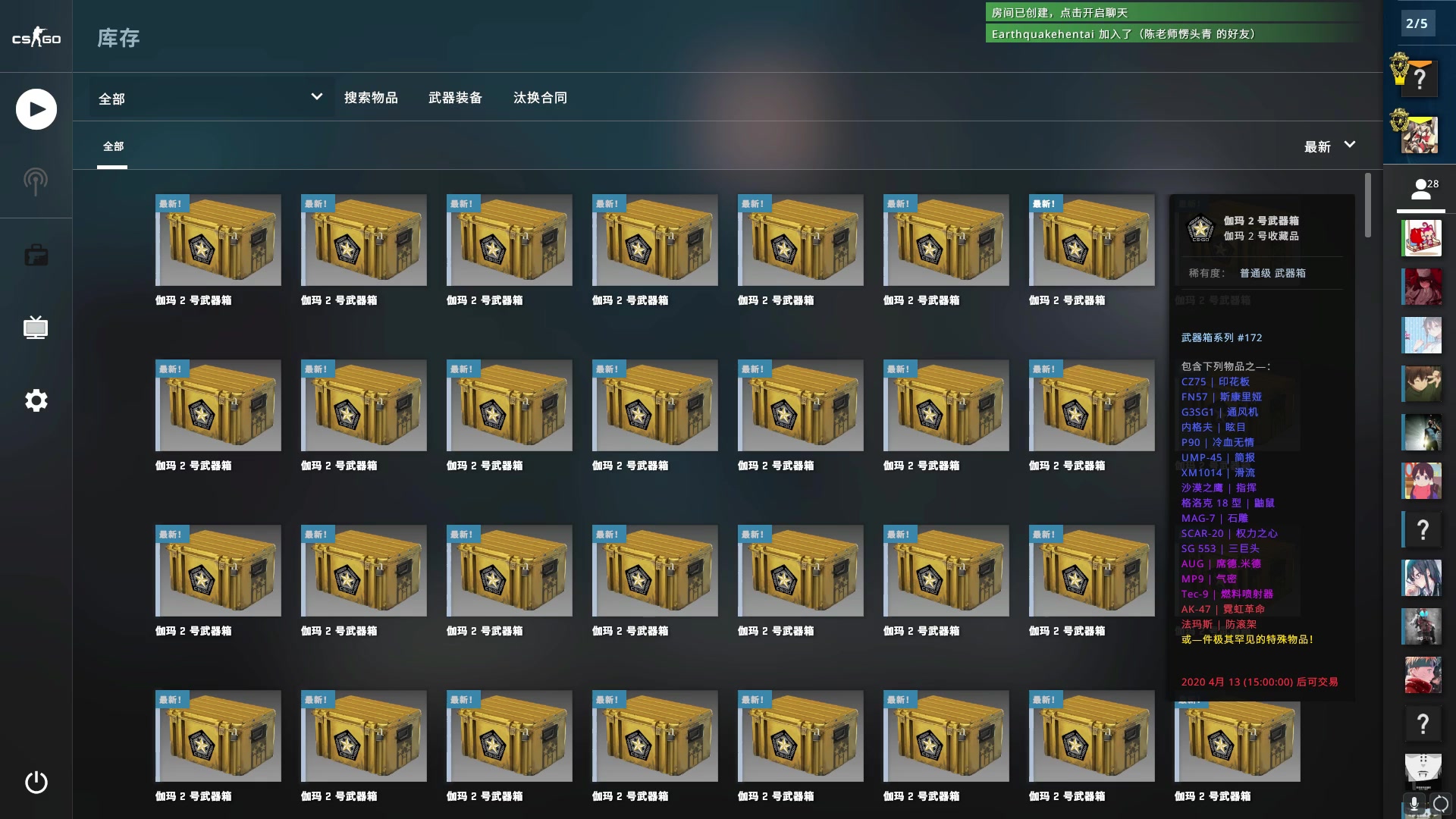Select the broadcast antenna icon in sidebar
Viewport: 1456px width, 819px height.
[35, 180]
